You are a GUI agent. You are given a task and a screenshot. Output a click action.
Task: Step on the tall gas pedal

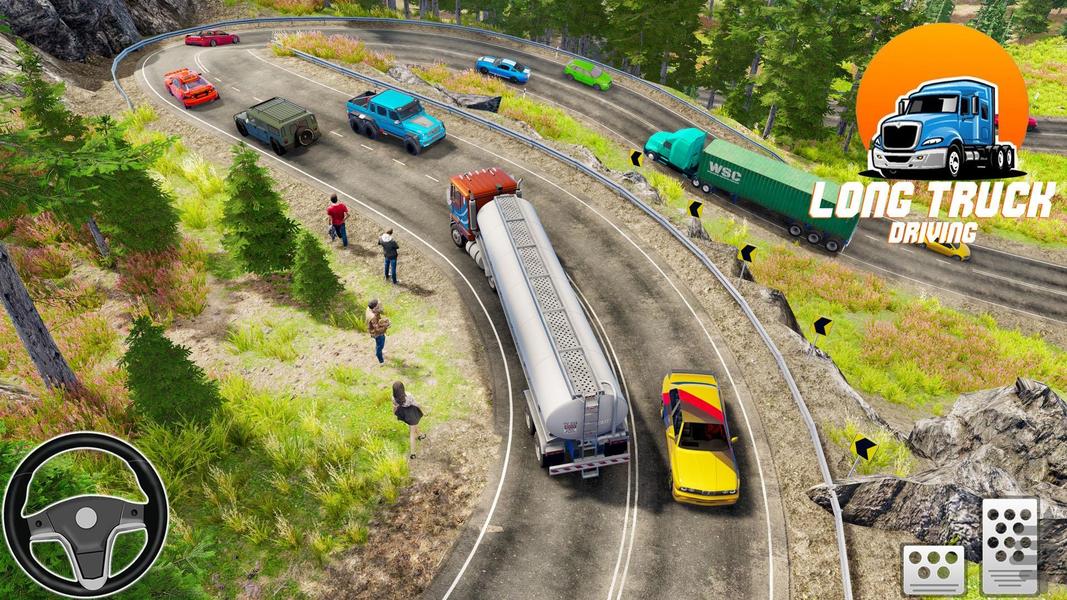pyautogui.click(x=1010, y=544)
